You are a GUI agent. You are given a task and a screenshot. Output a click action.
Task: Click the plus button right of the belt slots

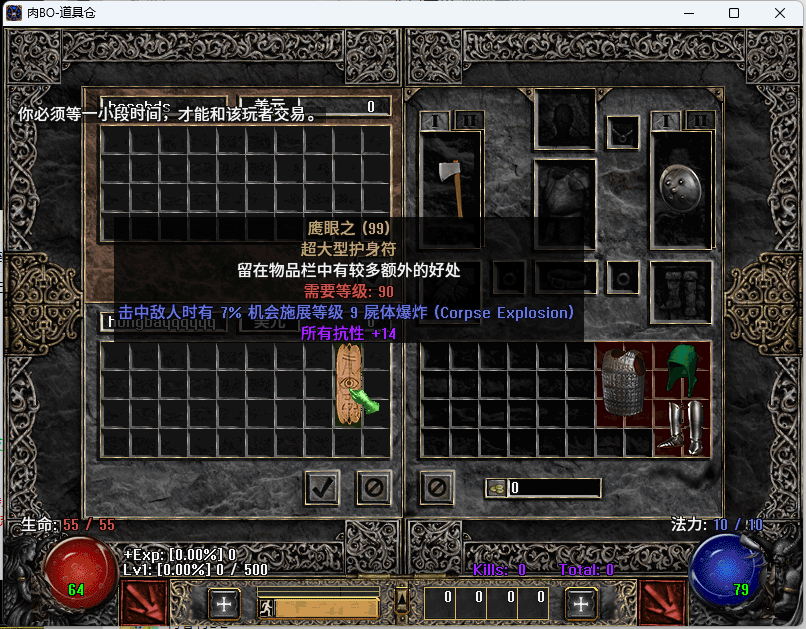click(x=581, y=603)
